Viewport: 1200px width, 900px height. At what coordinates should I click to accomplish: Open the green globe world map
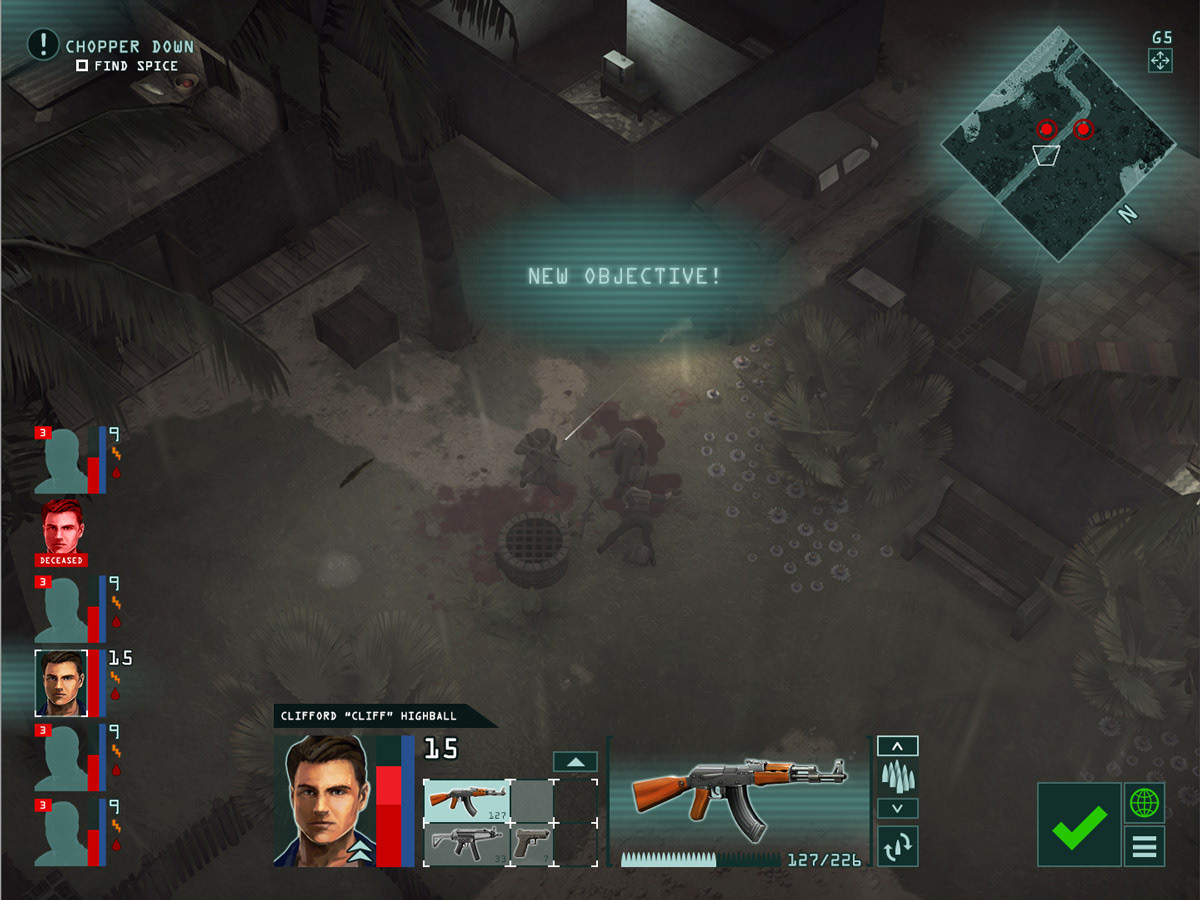1144,802
